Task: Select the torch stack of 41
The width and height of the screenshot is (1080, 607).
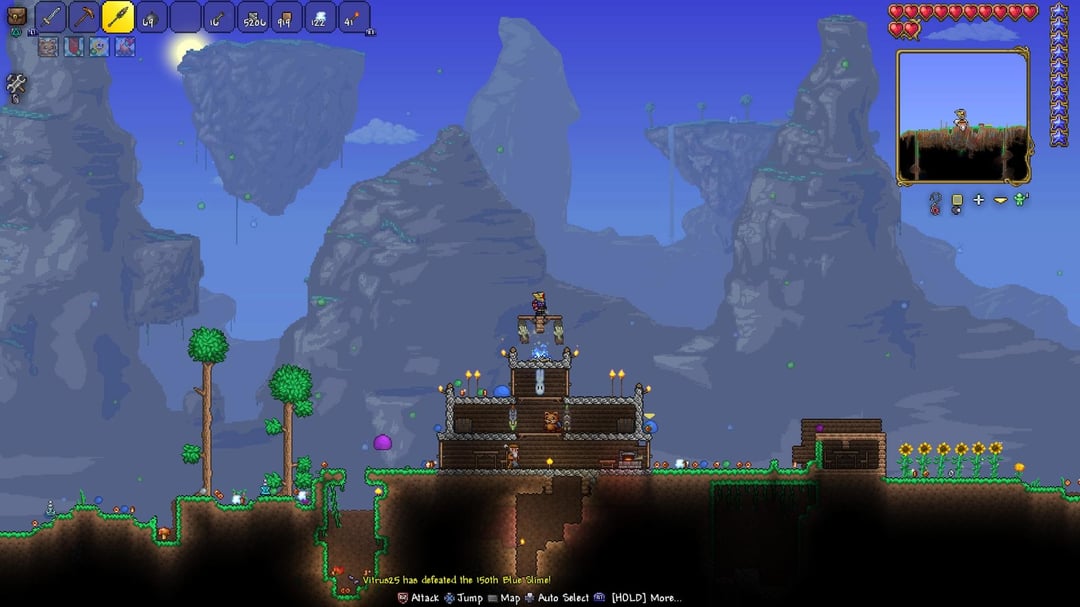Action: (x=354, y=17)
